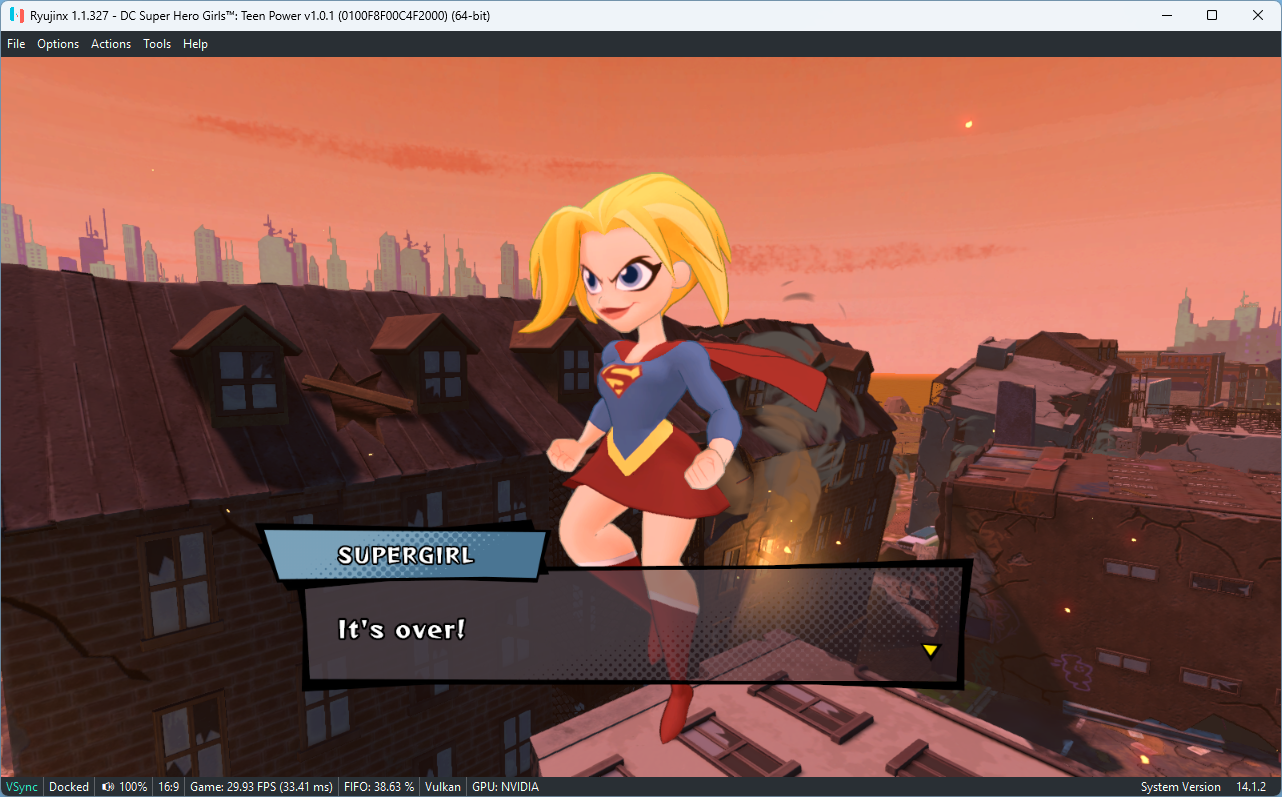Click the yellow dialogue advance arrow
Screen dimensions: 1282x797
click(x=930, y=650)
